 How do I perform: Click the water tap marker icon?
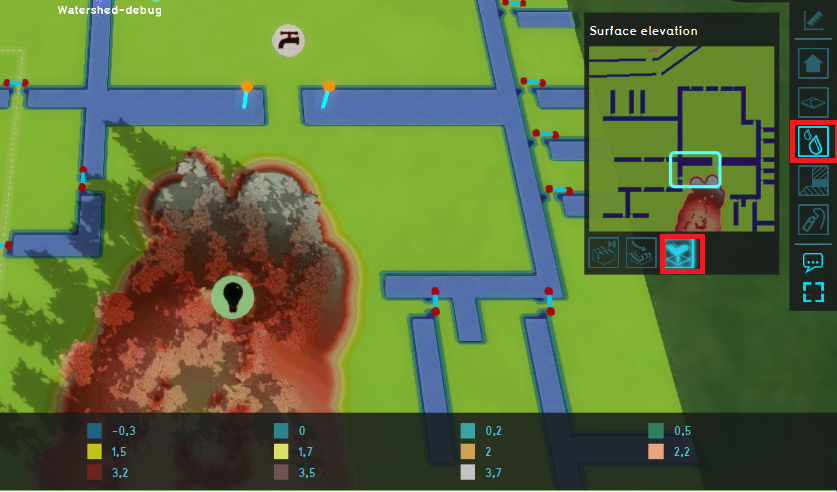coord(288,40)
